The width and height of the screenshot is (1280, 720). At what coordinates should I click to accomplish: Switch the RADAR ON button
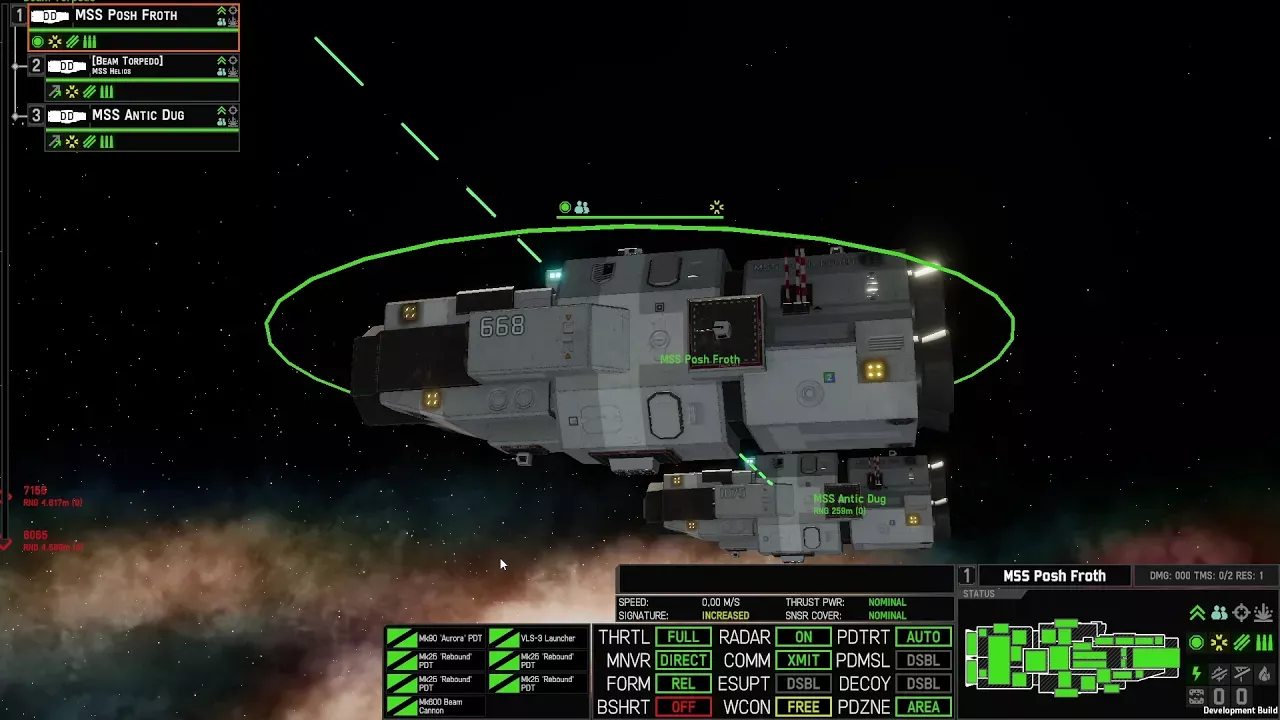coord(803,637)
